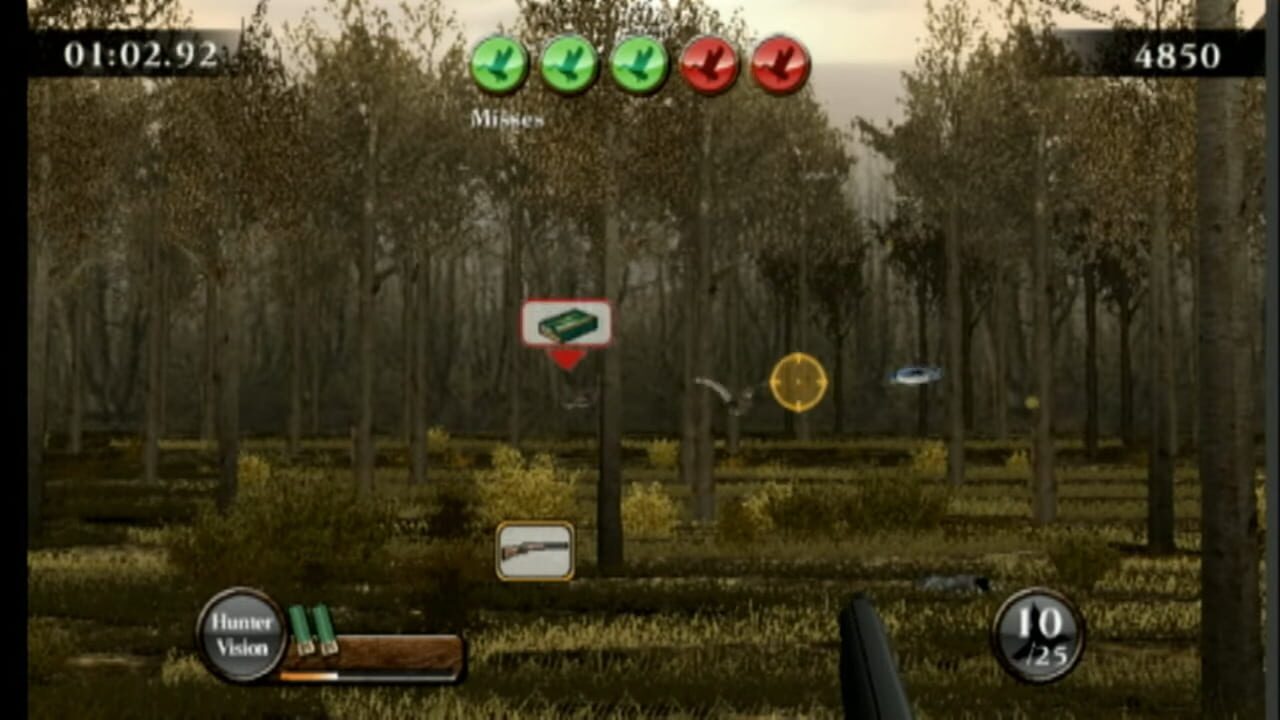
Task: Toggle the second green duck indicator
Action: 568,64
